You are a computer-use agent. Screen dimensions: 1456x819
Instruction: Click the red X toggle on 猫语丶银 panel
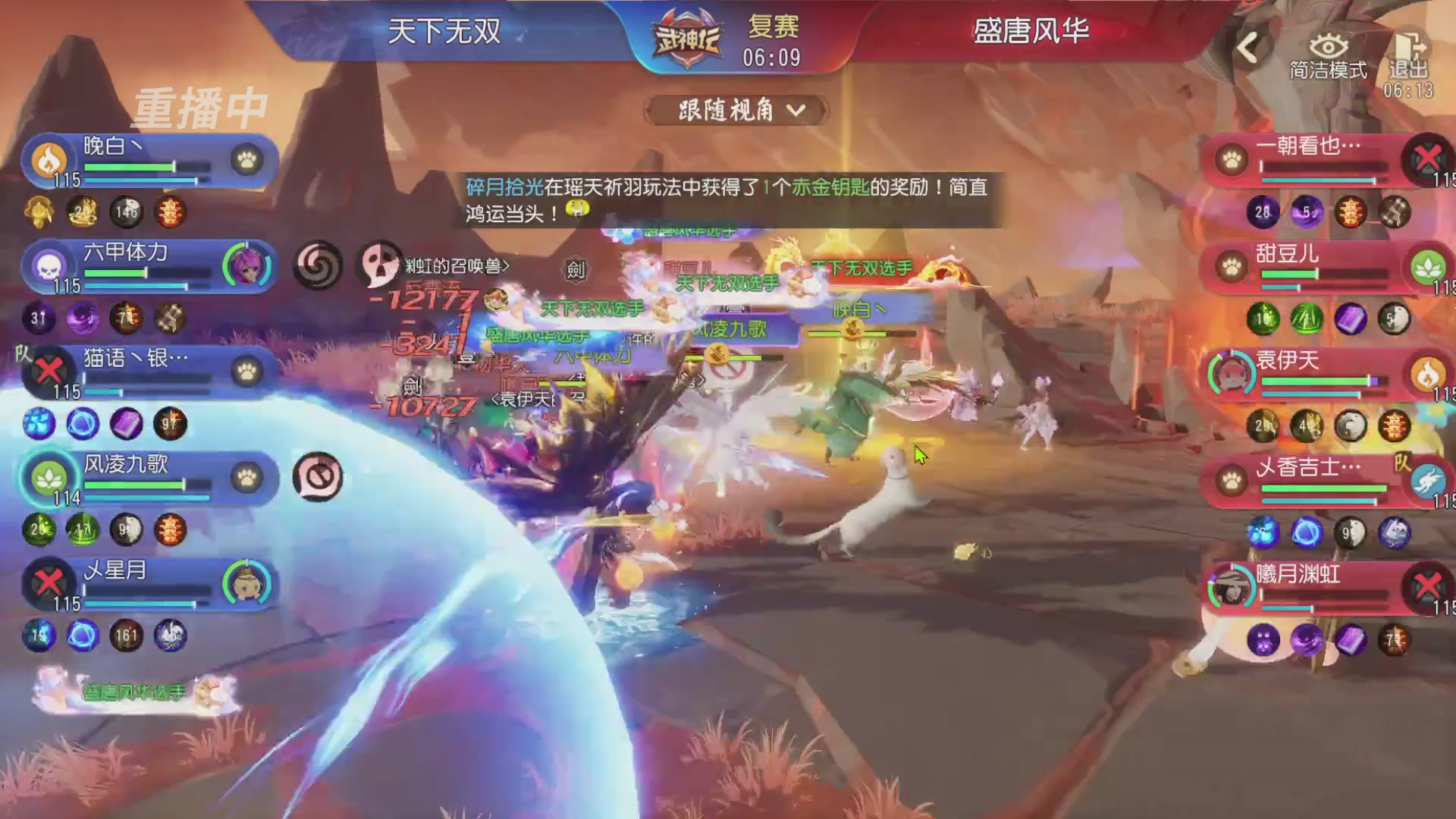[48, 372]
